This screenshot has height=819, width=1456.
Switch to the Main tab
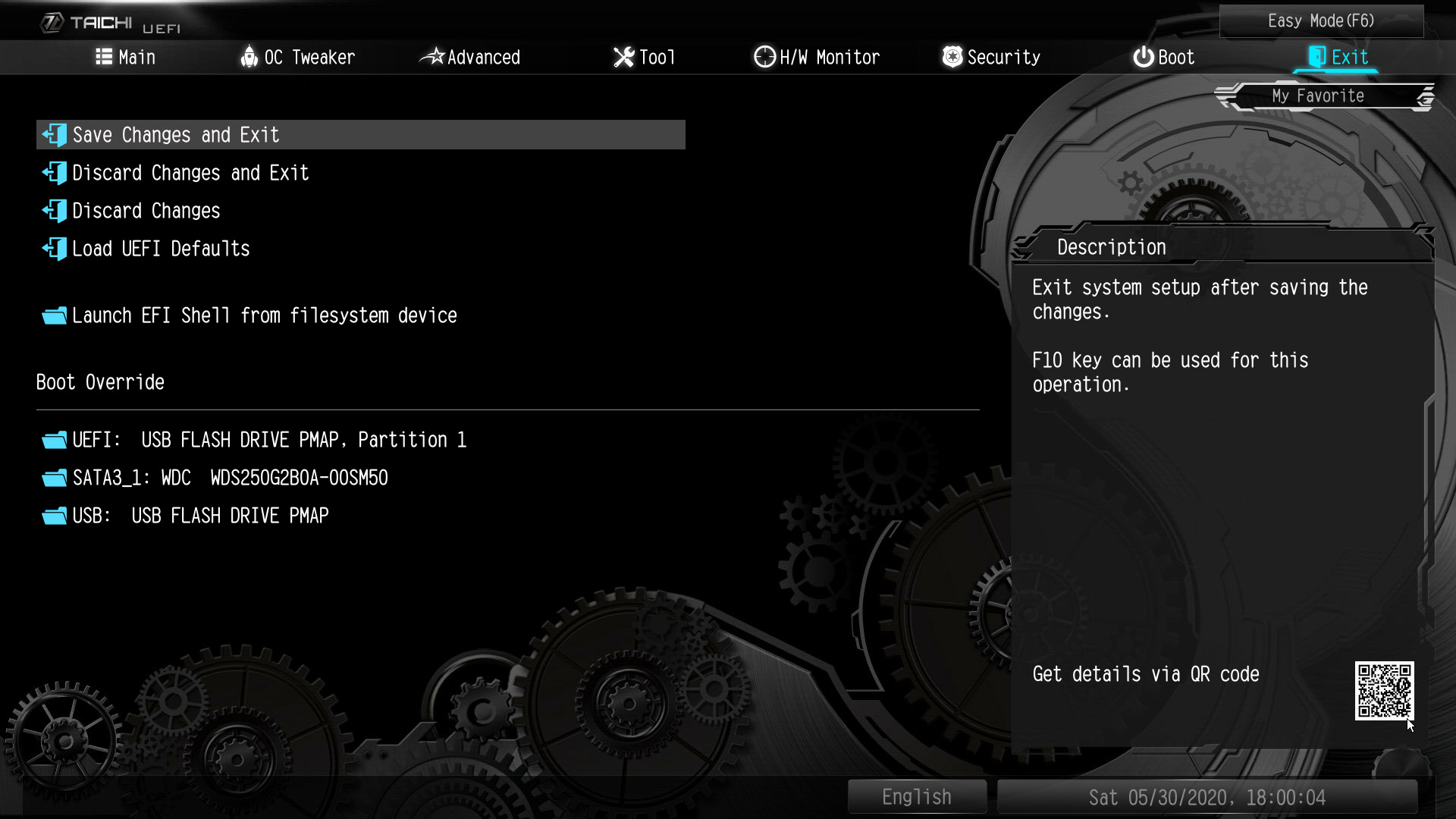[x=136, y=56]
